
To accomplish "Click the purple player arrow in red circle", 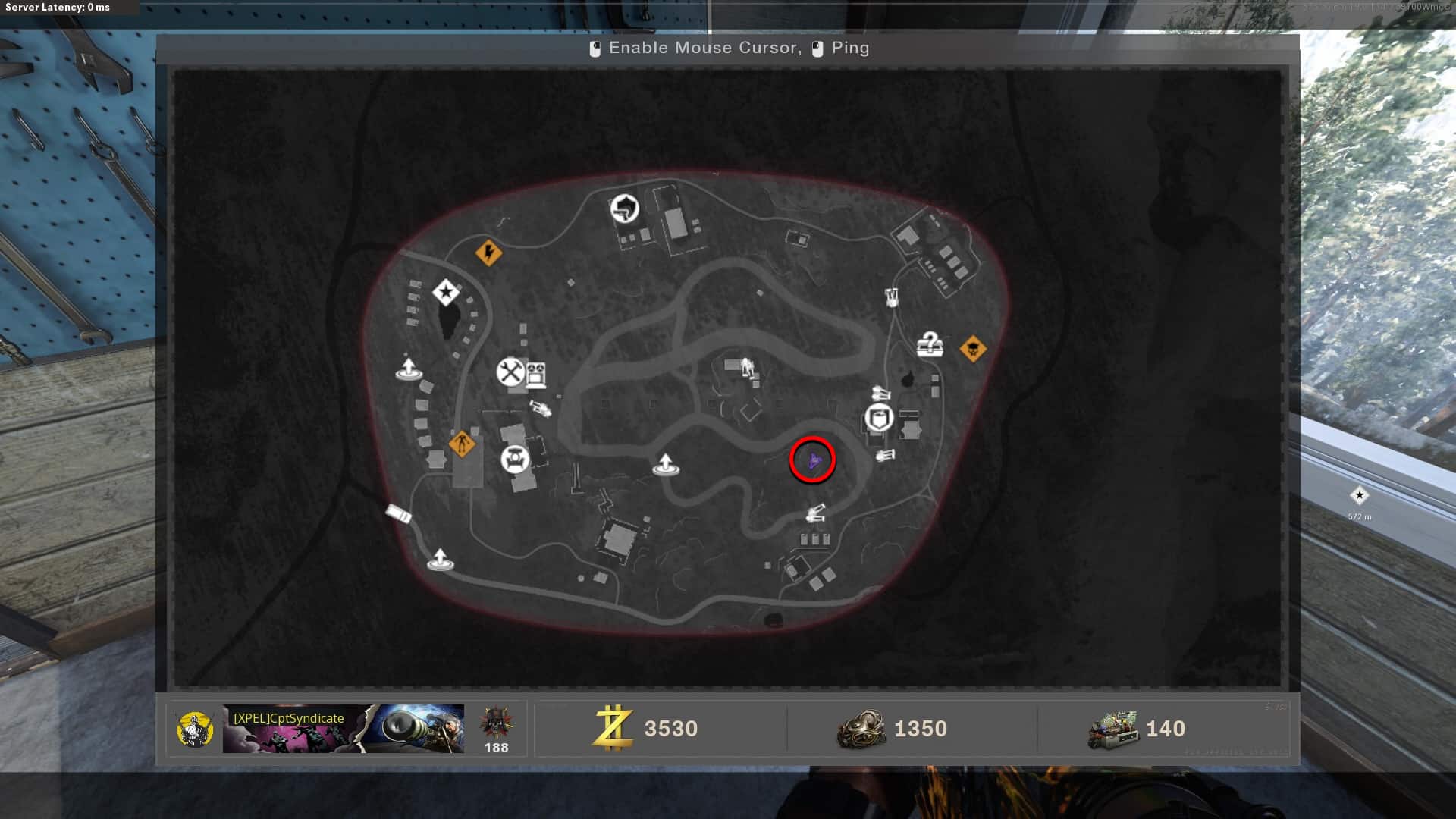I will 813,460.
